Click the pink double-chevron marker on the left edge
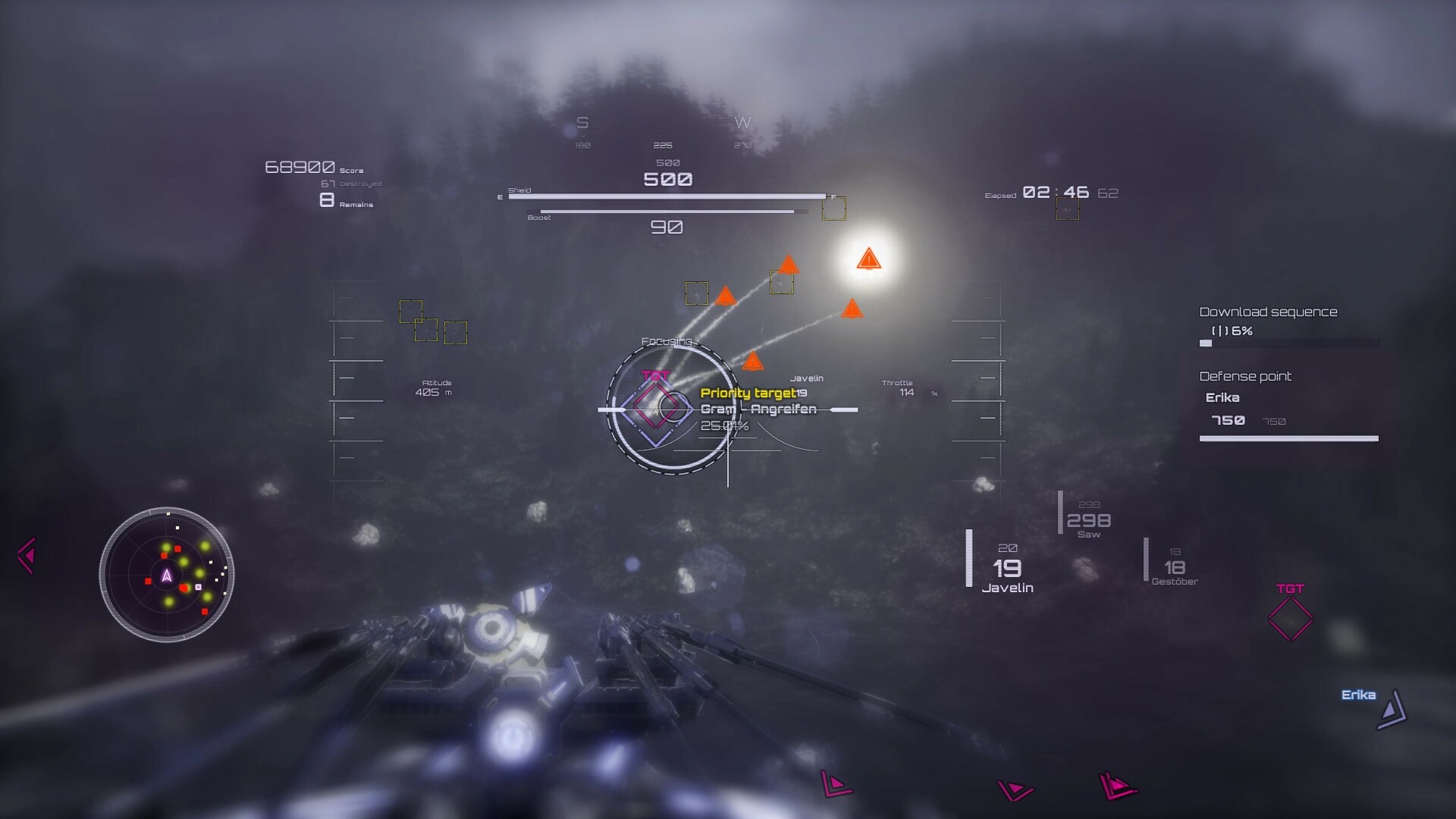1456x819 pixels. pos(27,554)
